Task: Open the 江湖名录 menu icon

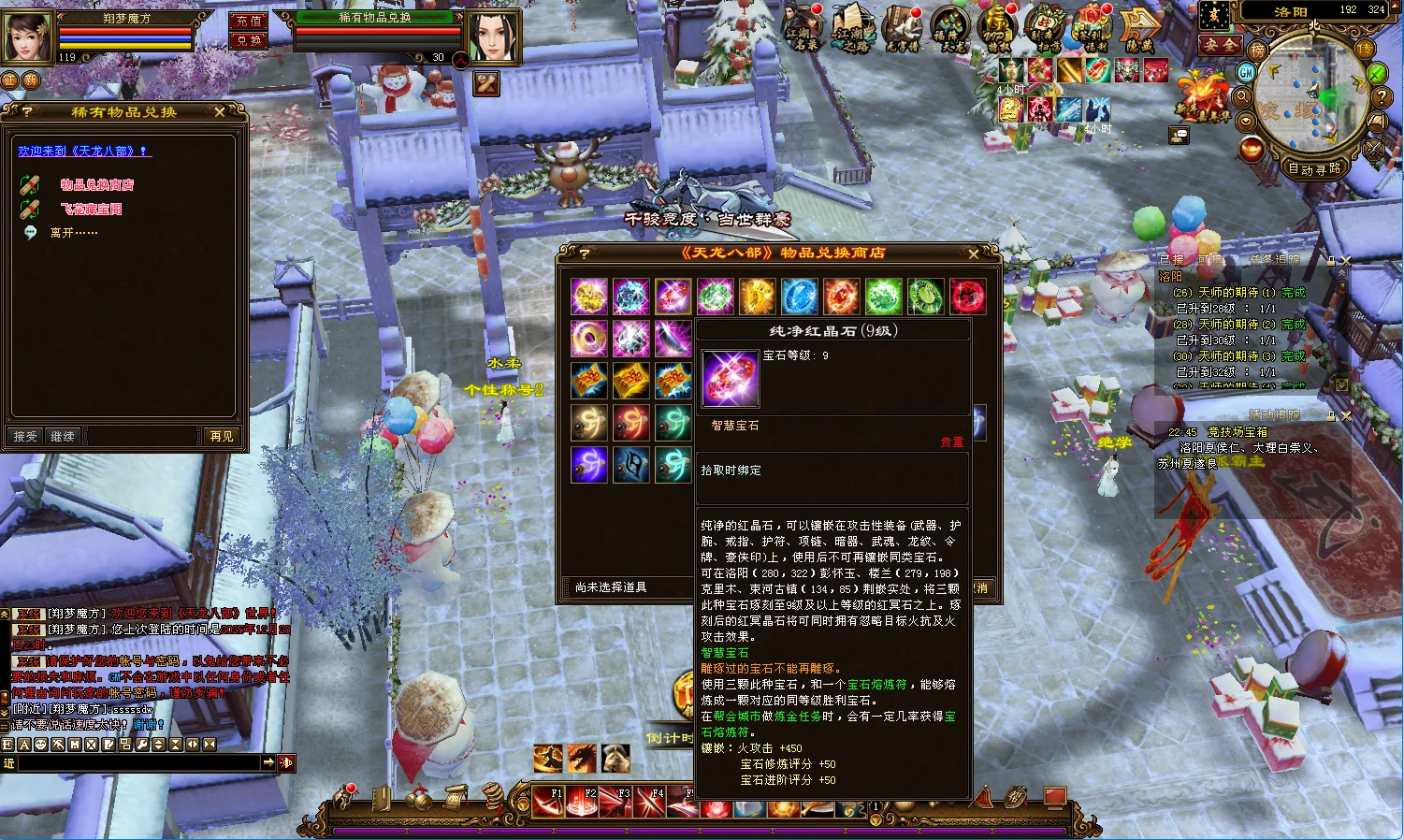Action: [x=803, y=26]
